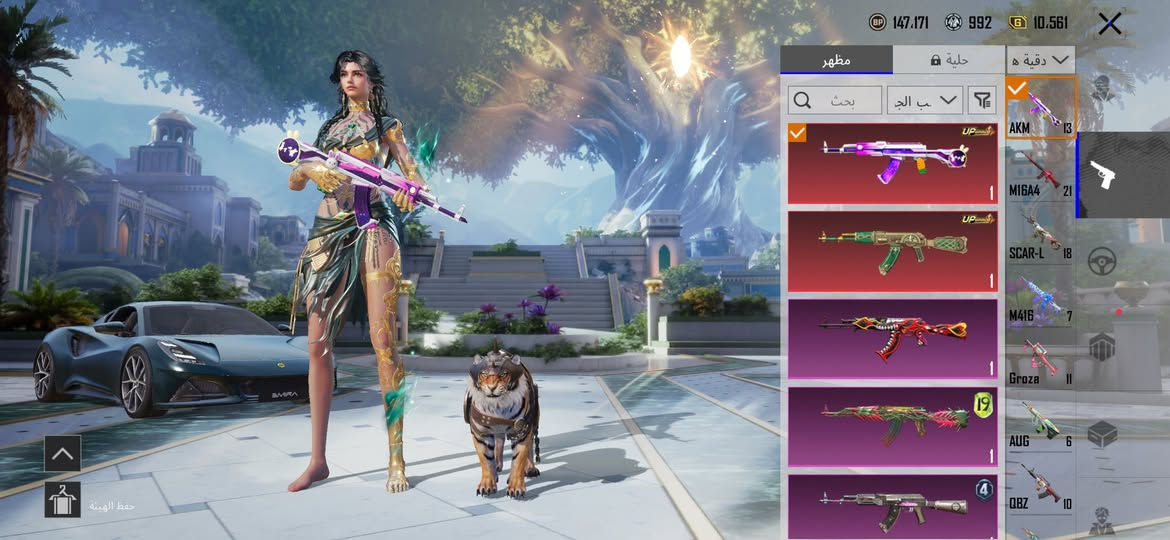Select the red dragon AKM skin

892,338
